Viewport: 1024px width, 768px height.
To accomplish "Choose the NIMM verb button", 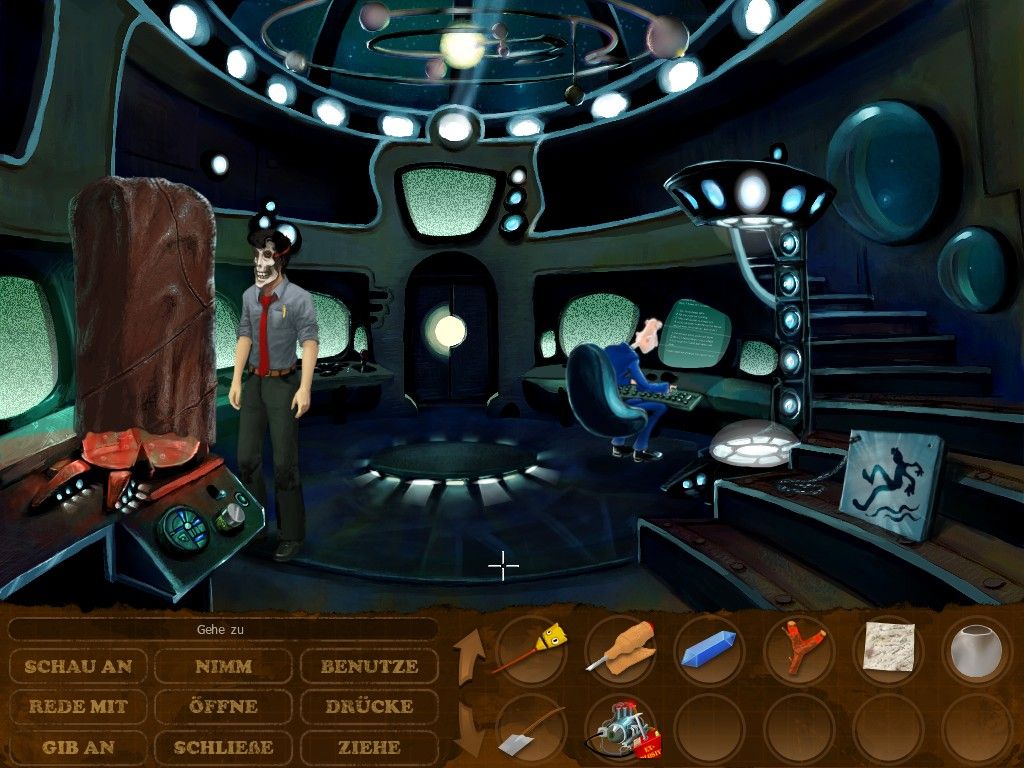I will pyautogui.click(x=223, y=666).
